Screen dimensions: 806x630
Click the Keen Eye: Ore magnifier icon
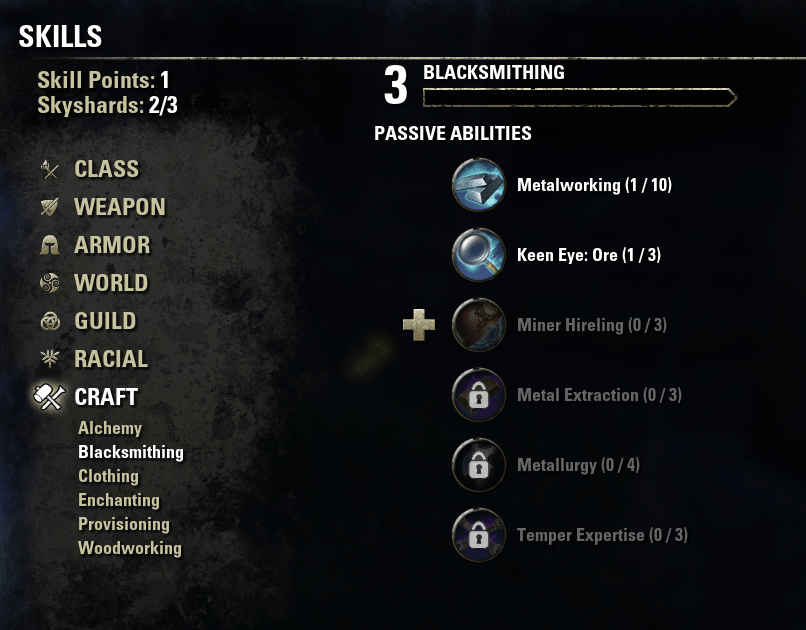coord(478,255)
